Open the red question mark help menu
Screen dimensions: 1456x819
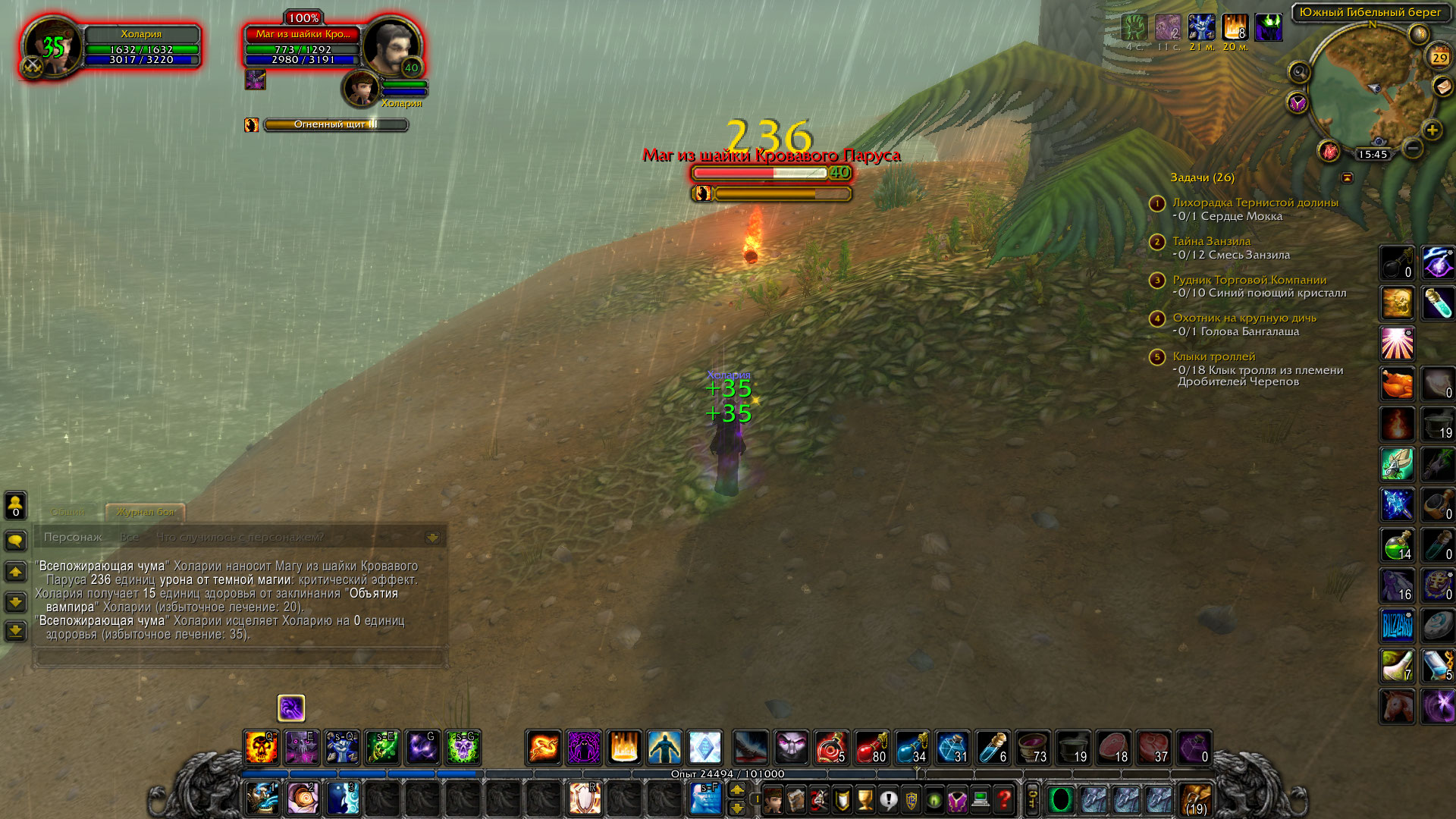pos(1003,799)
